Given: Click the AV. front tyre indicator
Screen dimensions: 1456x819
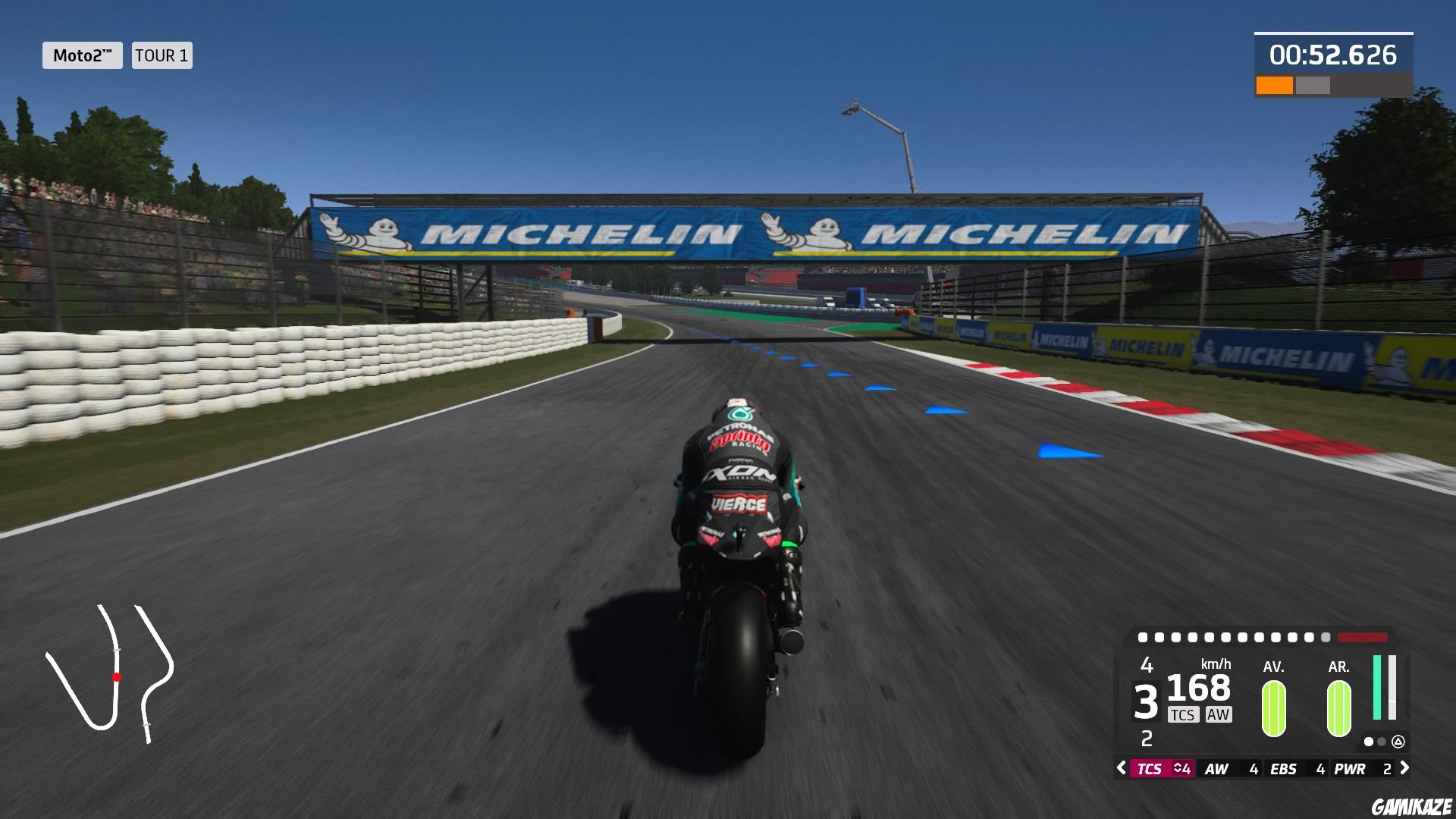Looking at the screenshot, I should click(1272, 707).
